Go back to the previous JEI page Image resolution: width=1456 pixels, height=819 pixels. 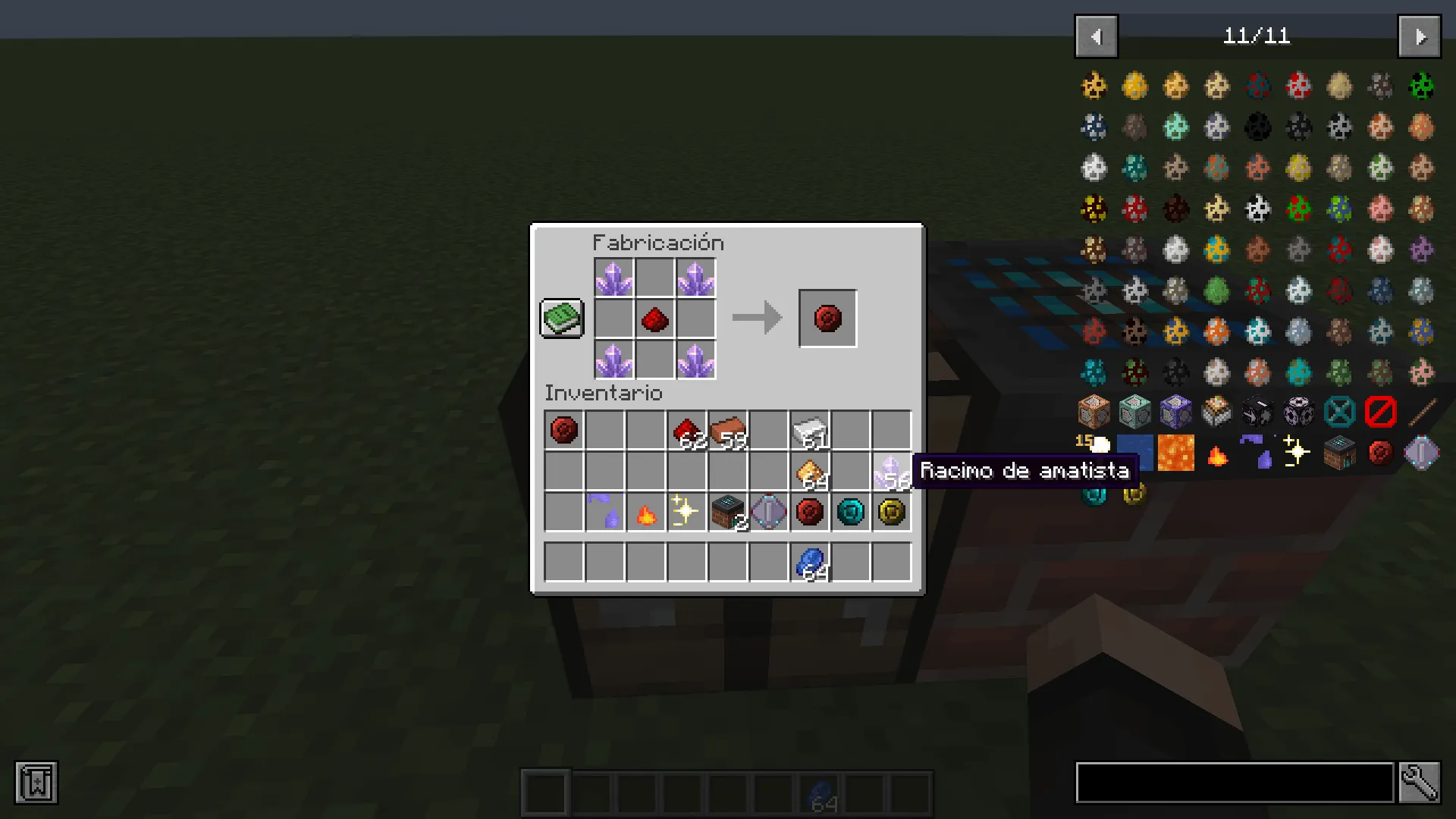pos(1096,36)
